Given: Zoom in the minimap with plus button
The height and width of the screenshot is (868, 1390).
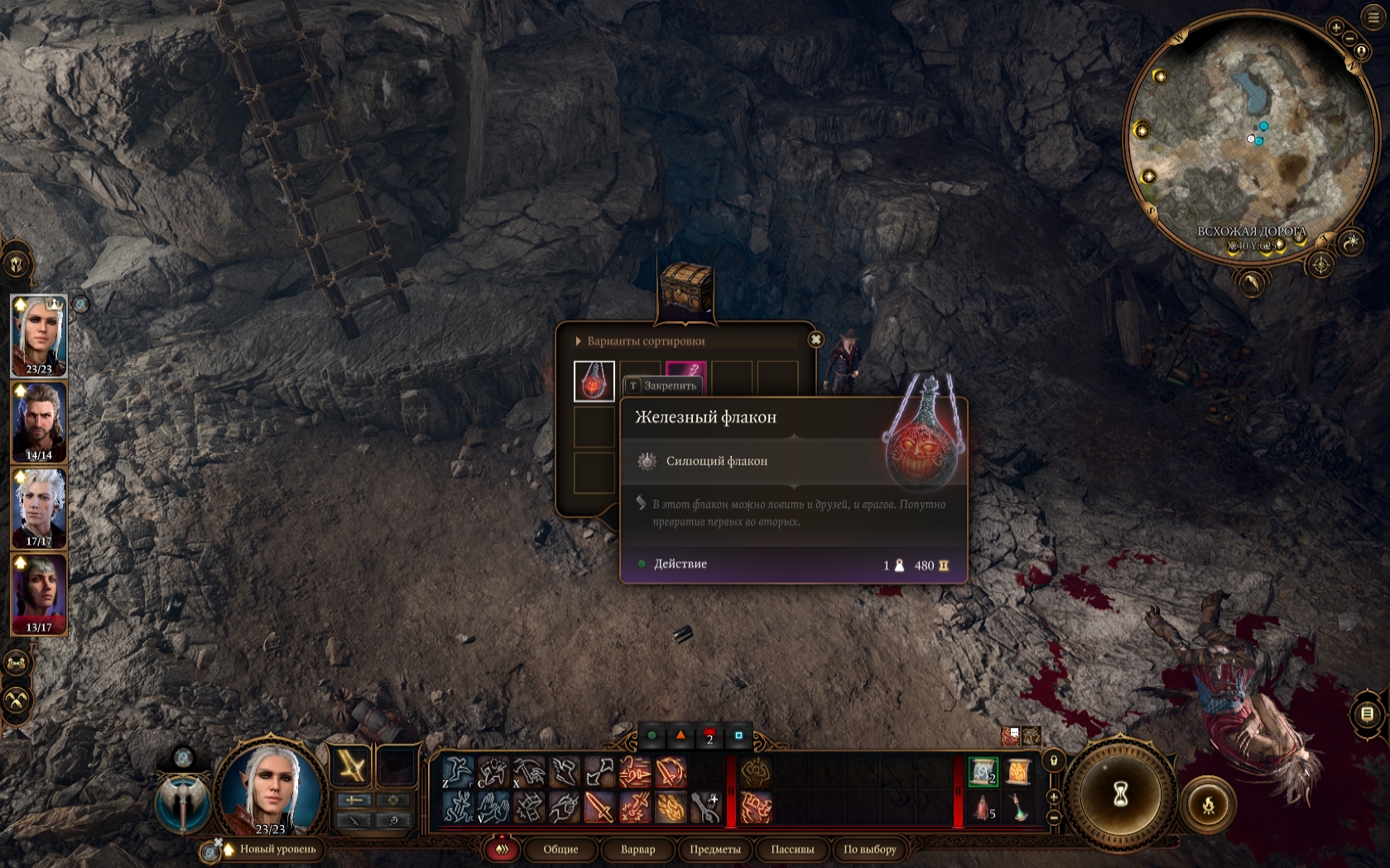Looking at the screenshot, I should pyautogui.click(x=1336, y=27).
